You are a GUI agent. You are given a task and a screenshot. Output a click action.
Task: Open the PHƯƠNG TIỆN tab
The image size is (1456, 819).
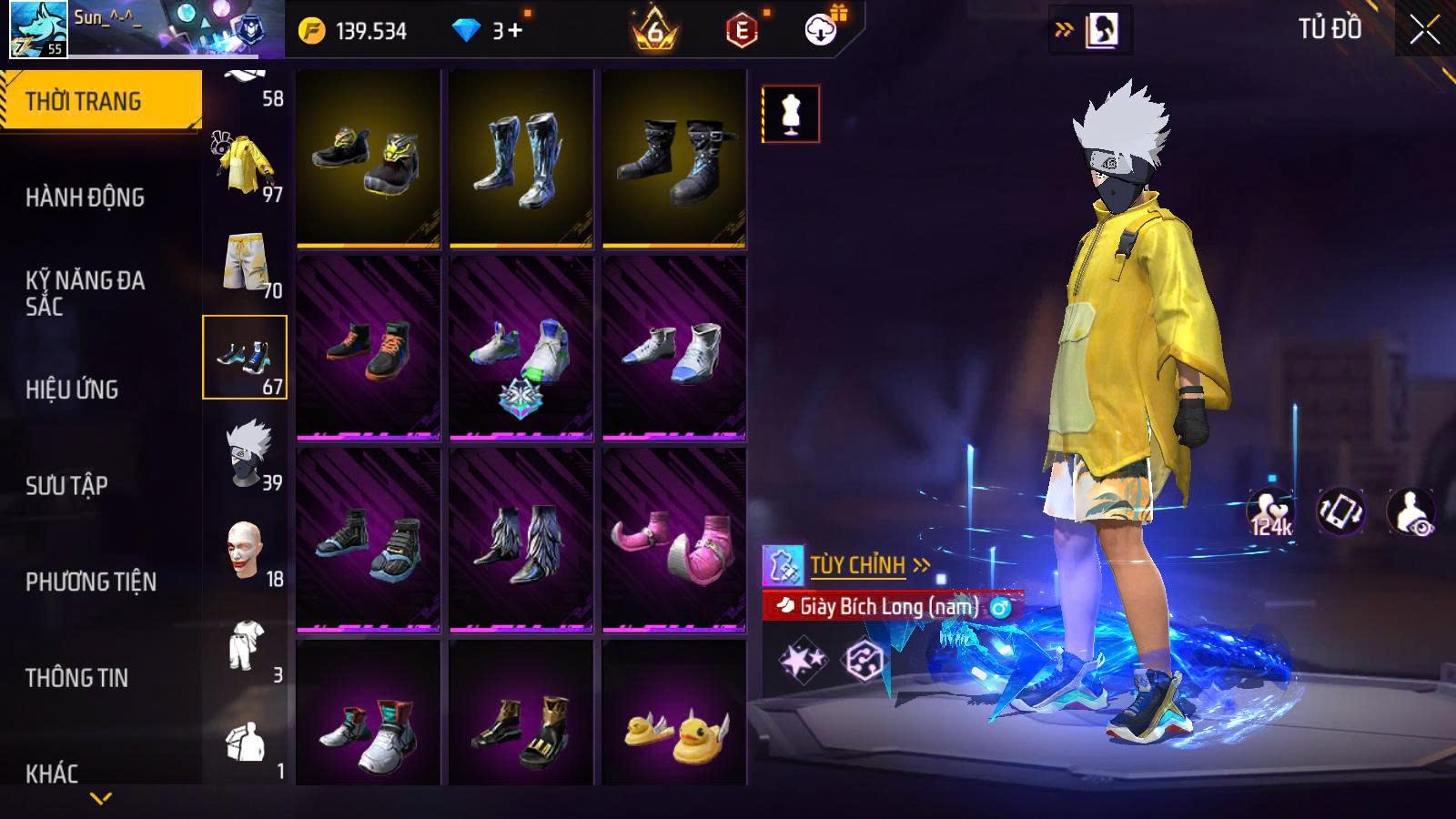91,582
